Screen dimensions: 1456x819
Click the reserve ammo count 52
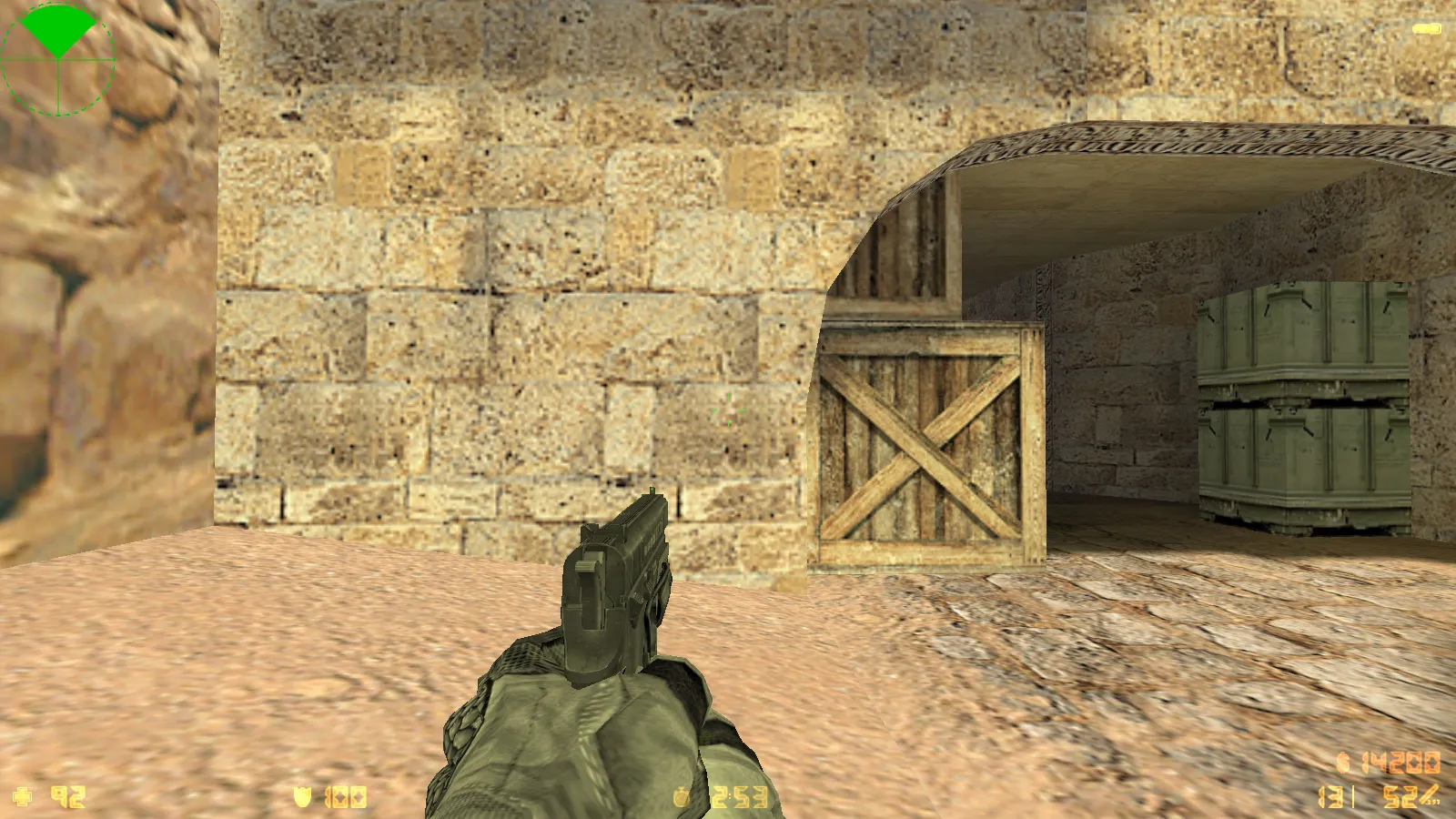click(1399, 797)
